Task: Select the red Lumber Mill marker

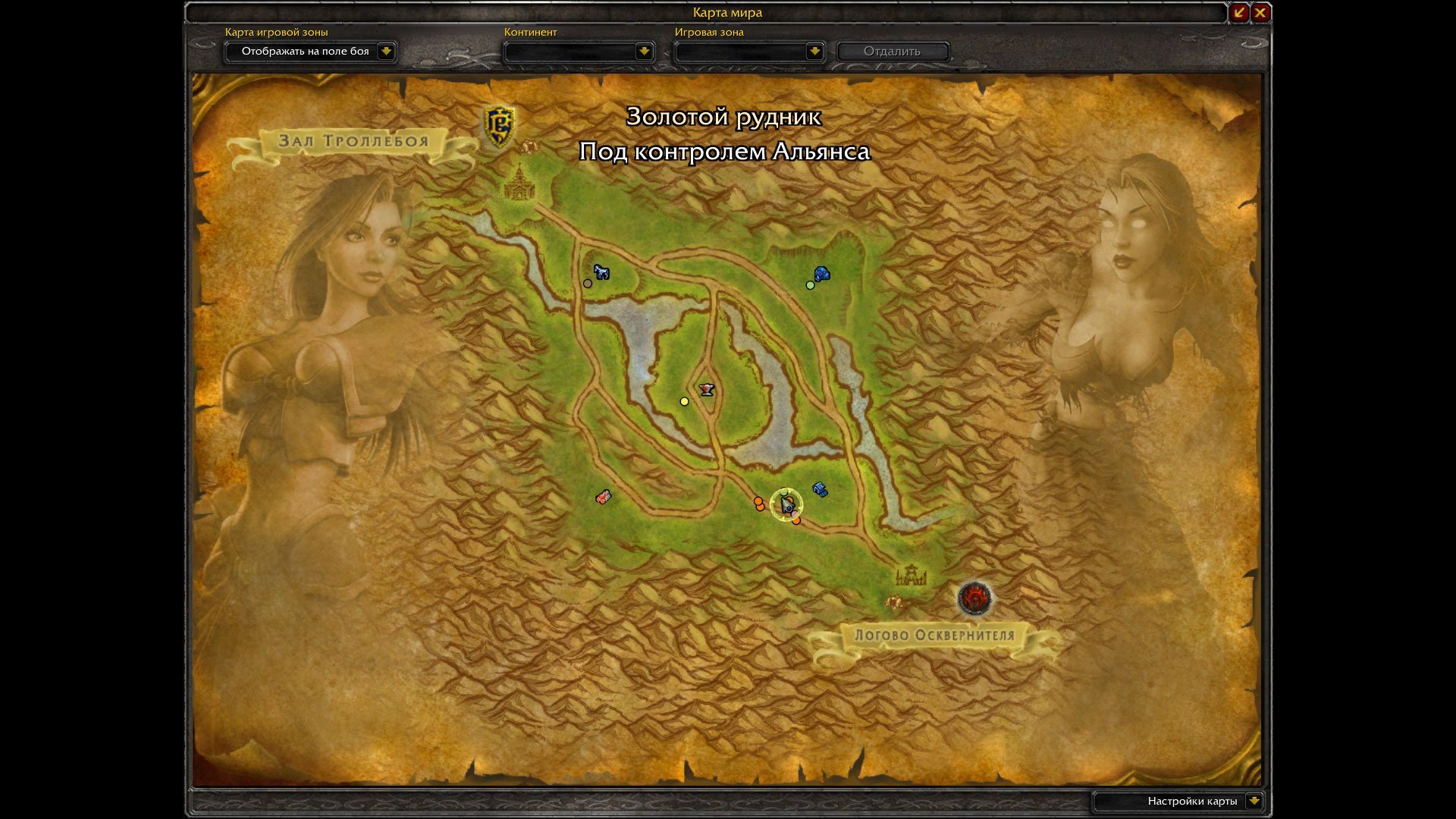Action: [603, 497]
